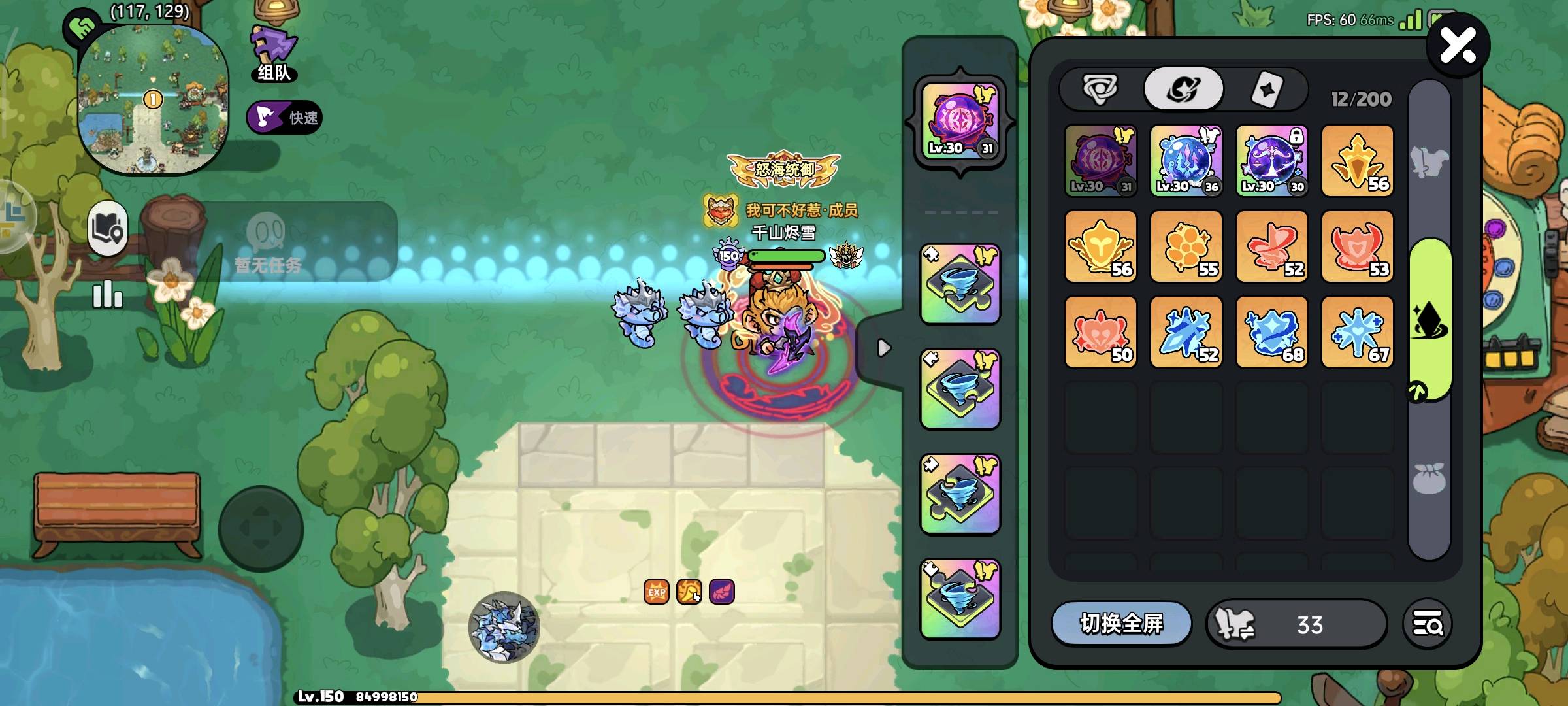Select the locked purple orb numbered 30
Image resolution: width=1568 pixels, height=706 pixels.
(x=1272, y=161)
